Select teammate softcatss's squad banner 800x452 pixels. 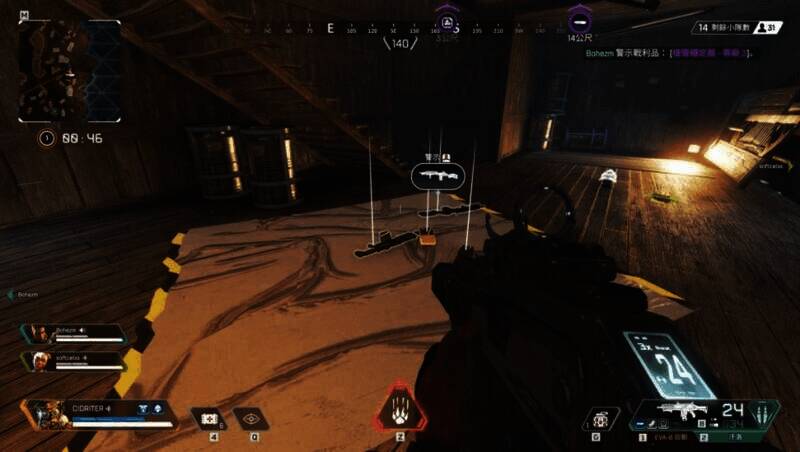click(x=73, y=360)
